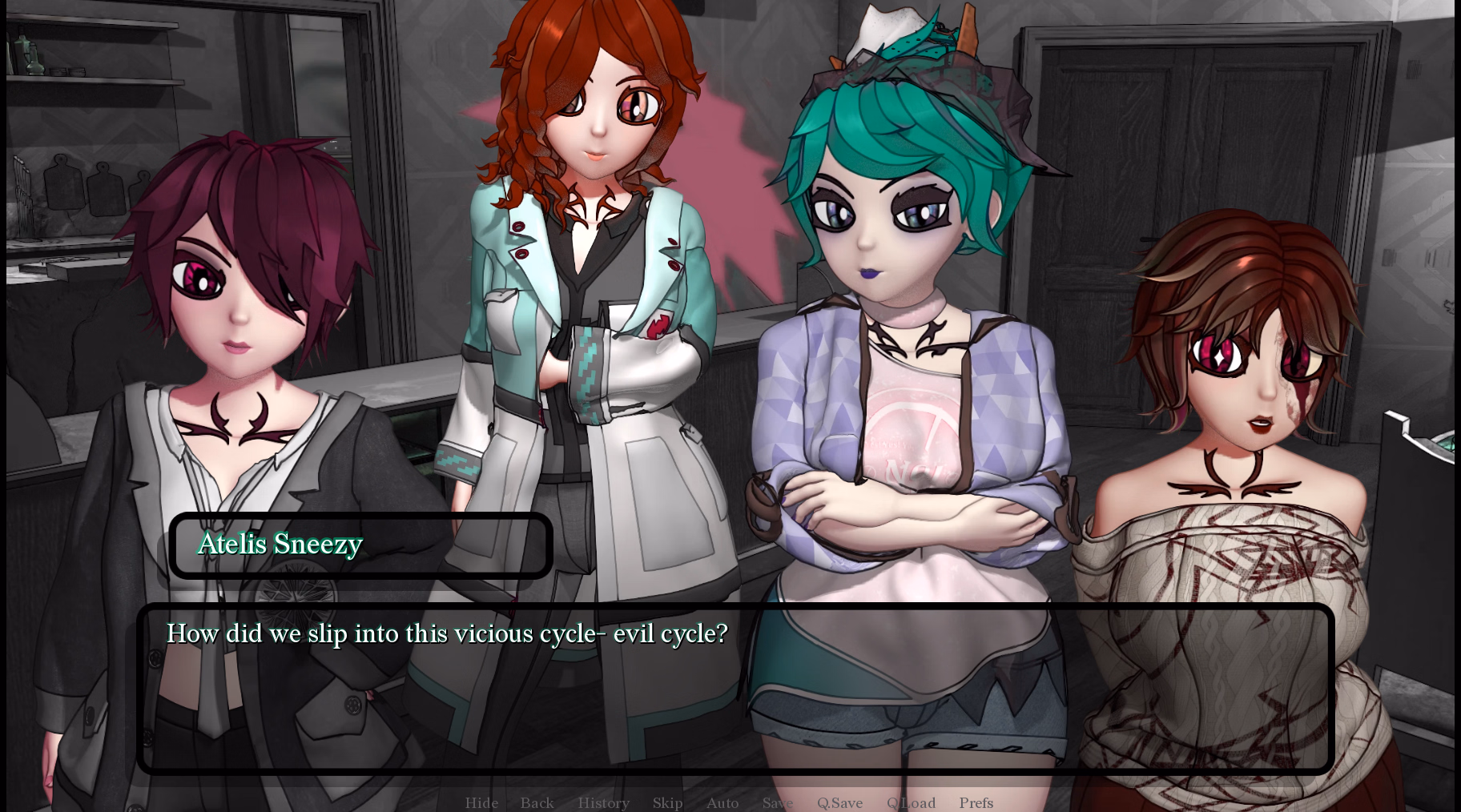
Task: Toggle Auto-advance dialogue
Action: [x=722, y=802]
